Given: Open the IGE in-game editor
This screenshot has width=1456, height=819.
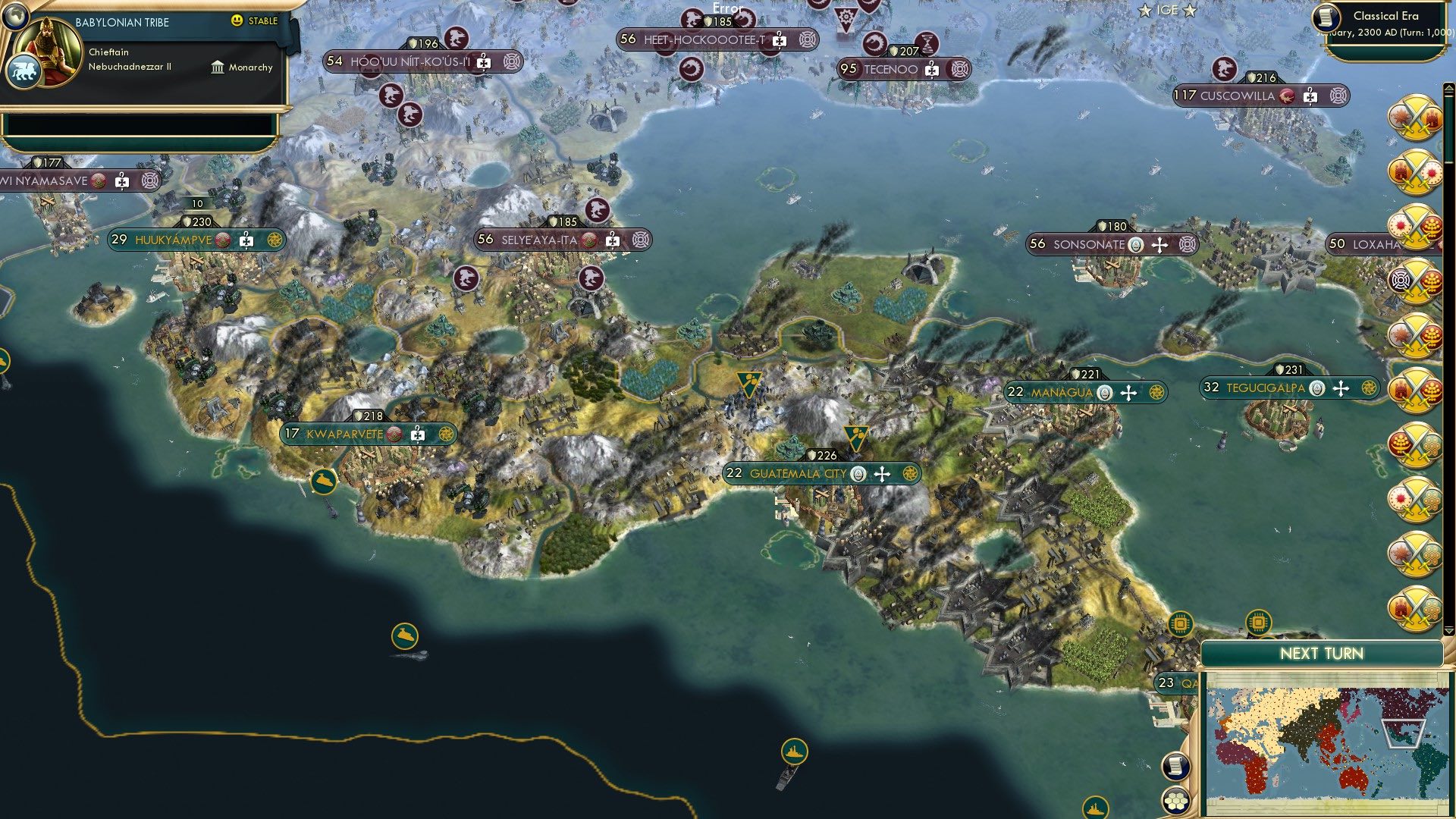Looking at the screenshot, I should click(1167, 11).
